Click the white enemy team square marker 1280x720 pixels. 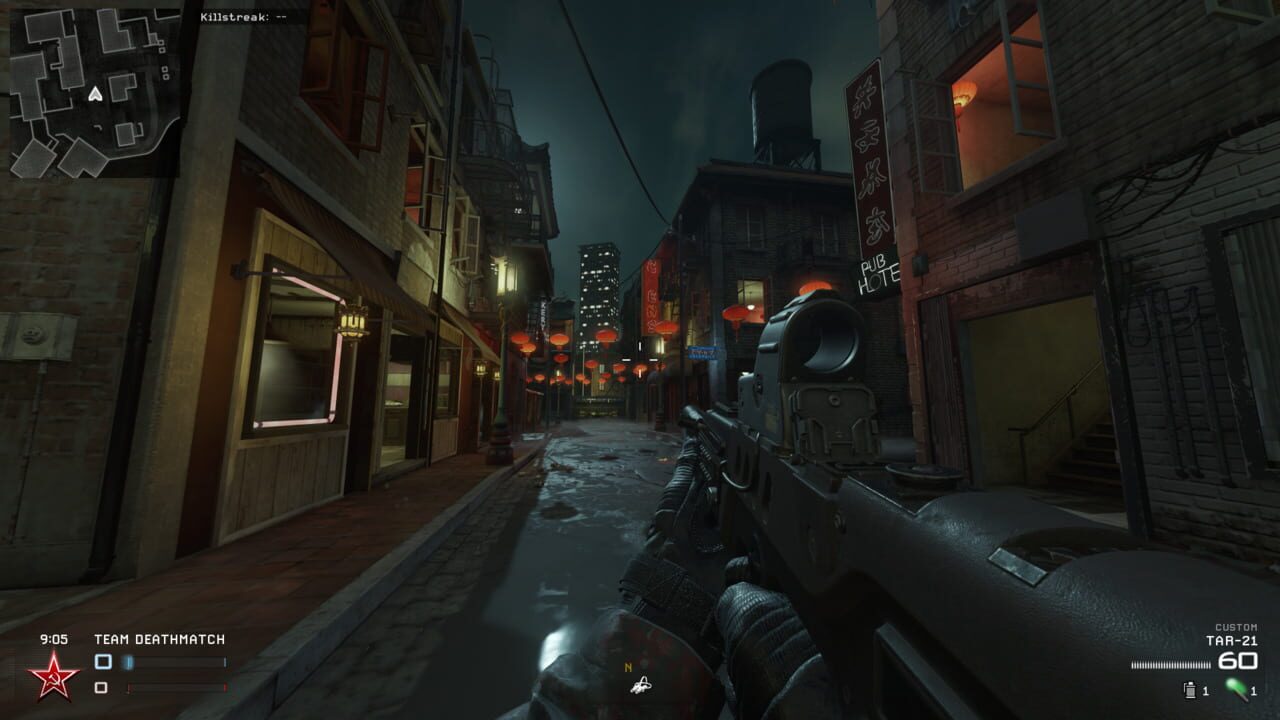100,687
